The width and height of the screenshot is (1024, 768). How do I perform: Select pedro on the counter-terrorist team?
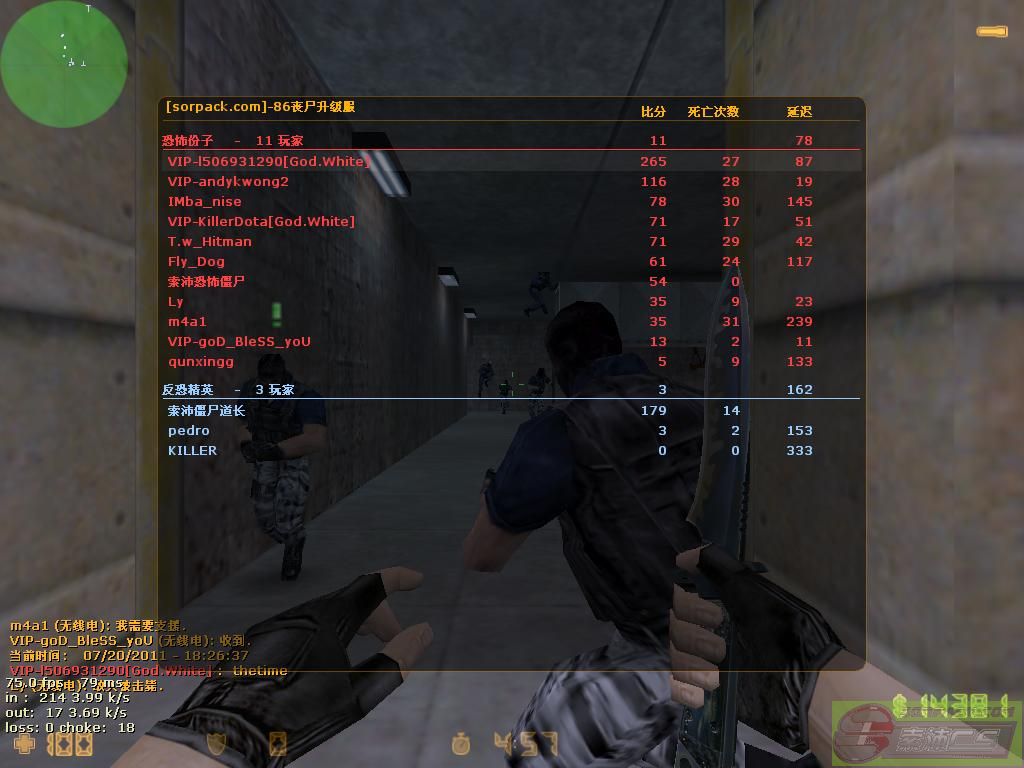(x=189, y=430)
